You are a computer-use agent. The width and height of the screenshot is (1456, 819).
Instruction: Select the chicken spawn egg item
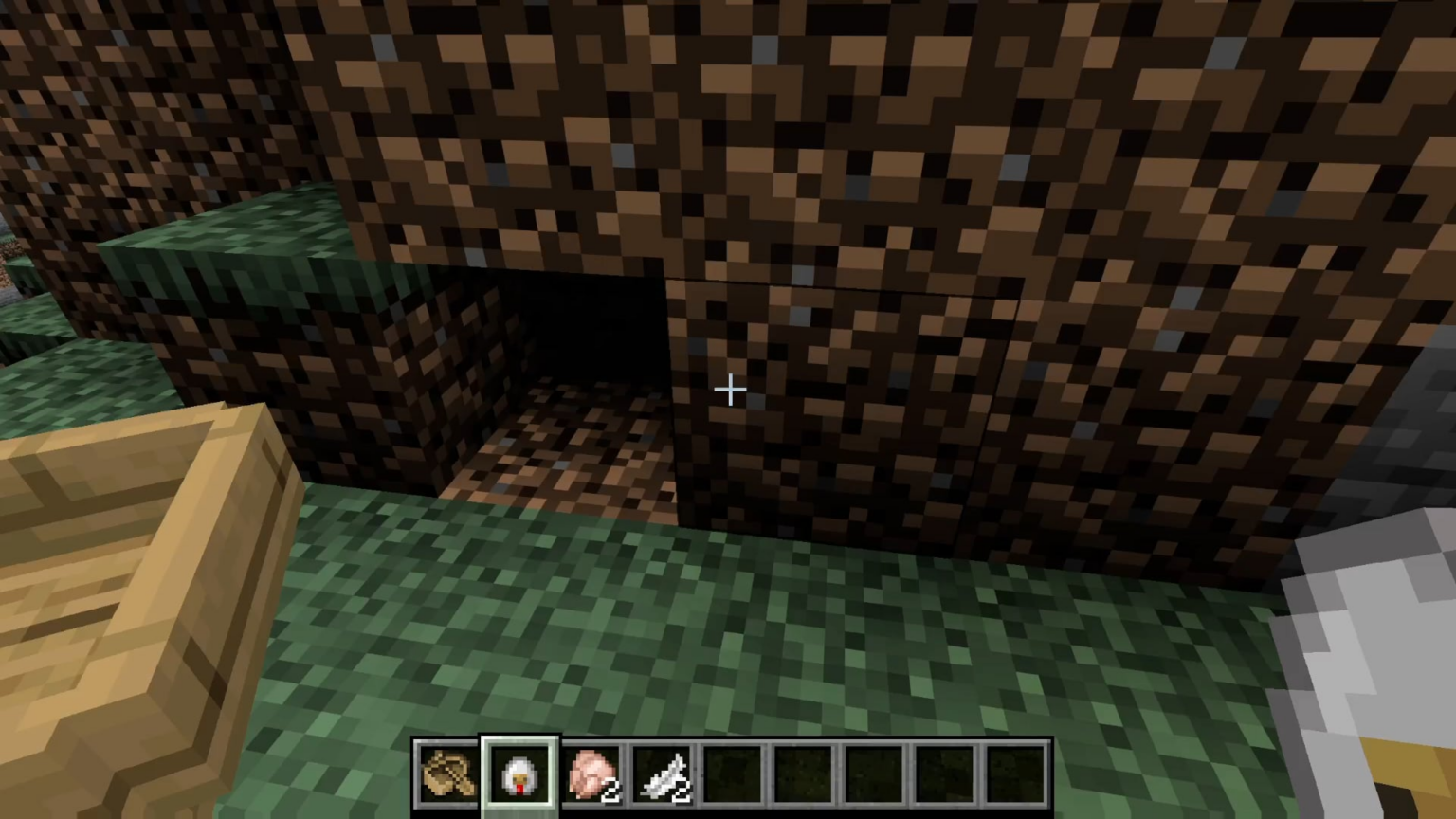coord(519,773)
